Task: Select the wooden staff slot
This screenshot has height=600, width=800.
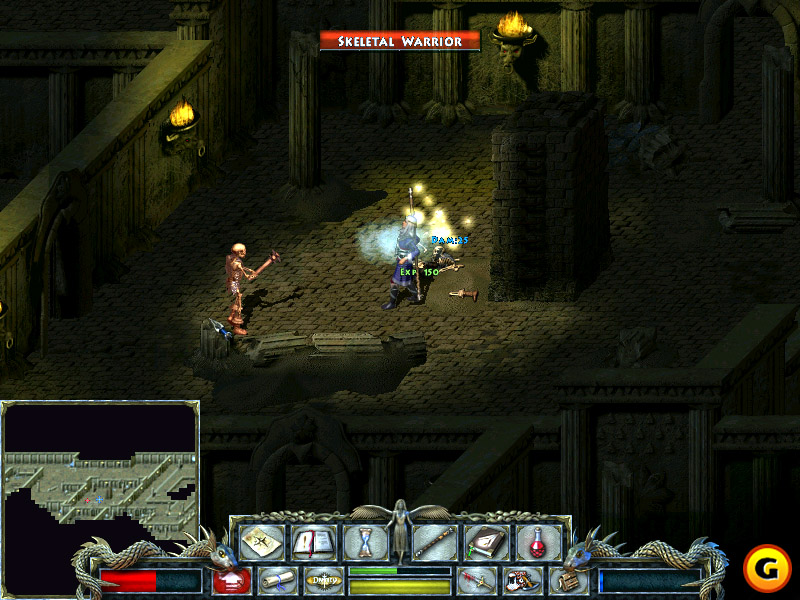Action: [436, 542]
